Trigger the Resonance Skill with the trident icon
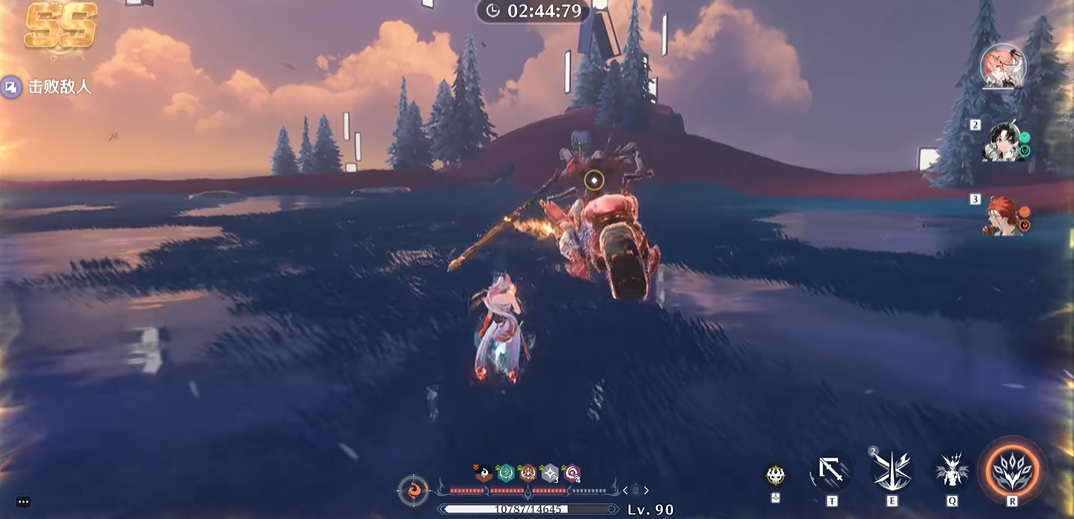This screenshot has width=1074, height=519. click(x=891, y=470)
